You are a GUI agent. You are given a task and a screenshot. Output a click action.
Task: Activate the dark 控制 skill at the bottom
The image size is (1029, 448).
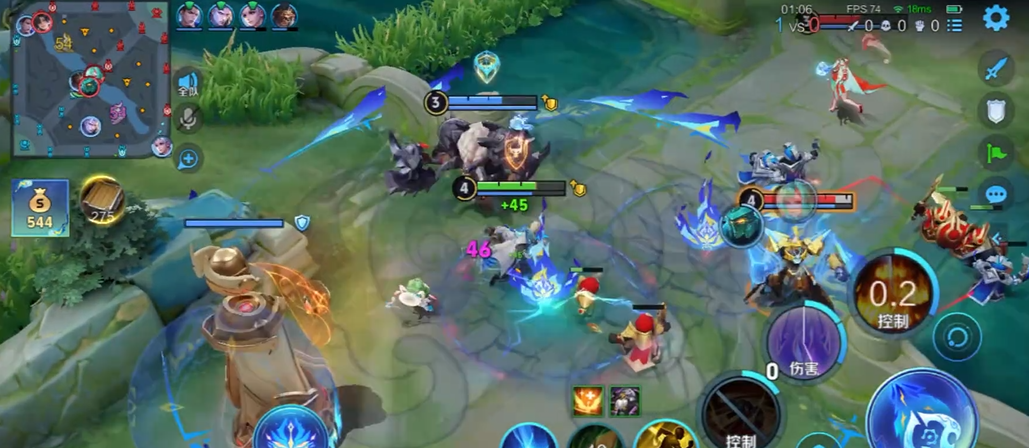pyautogui.click(x=741, y=412)
